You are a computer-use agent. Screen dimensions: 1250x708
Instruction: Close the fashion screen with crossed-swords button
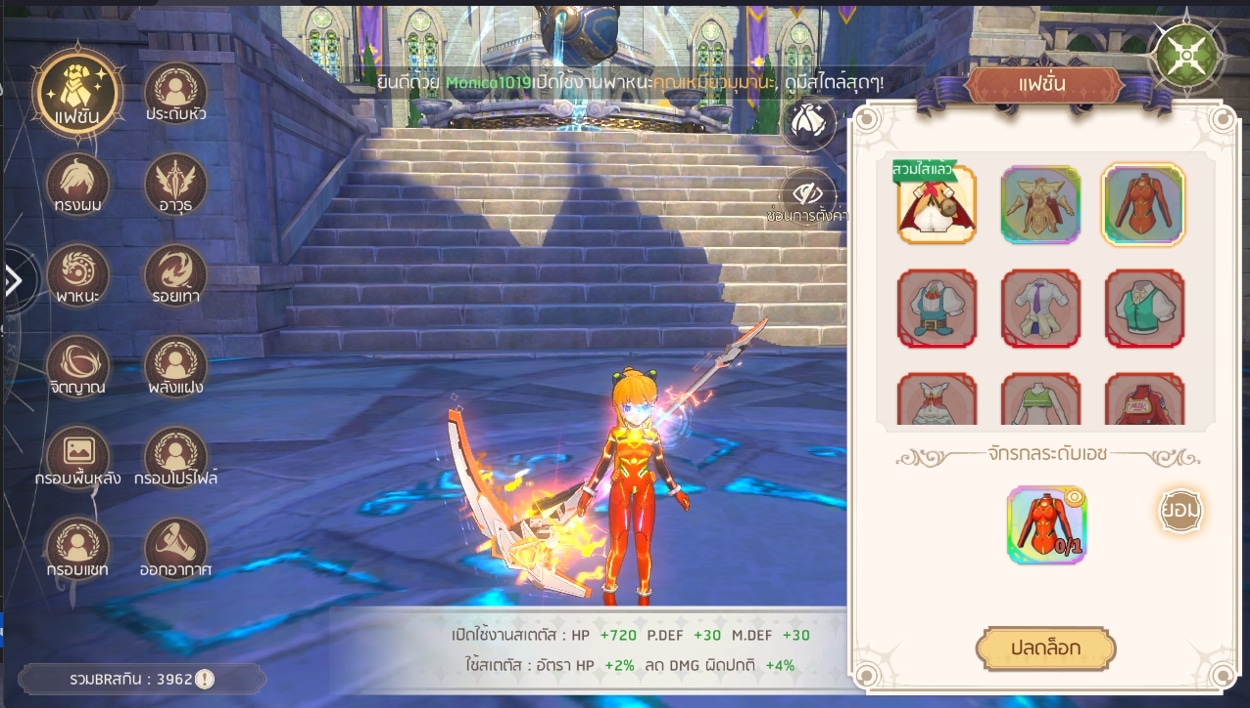pos(1187,53)
